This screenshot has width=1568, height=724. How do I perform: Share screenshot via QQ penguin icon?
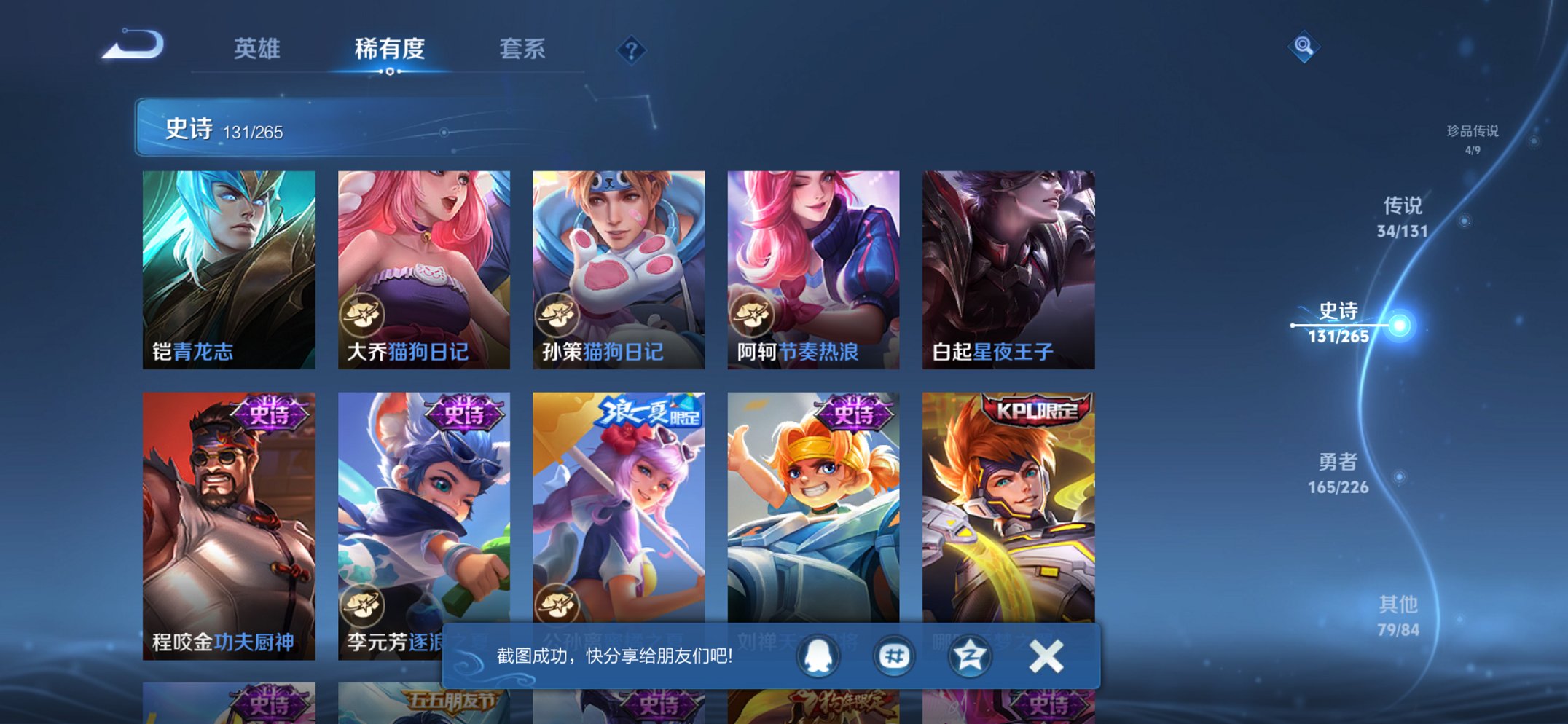[818, 656]
